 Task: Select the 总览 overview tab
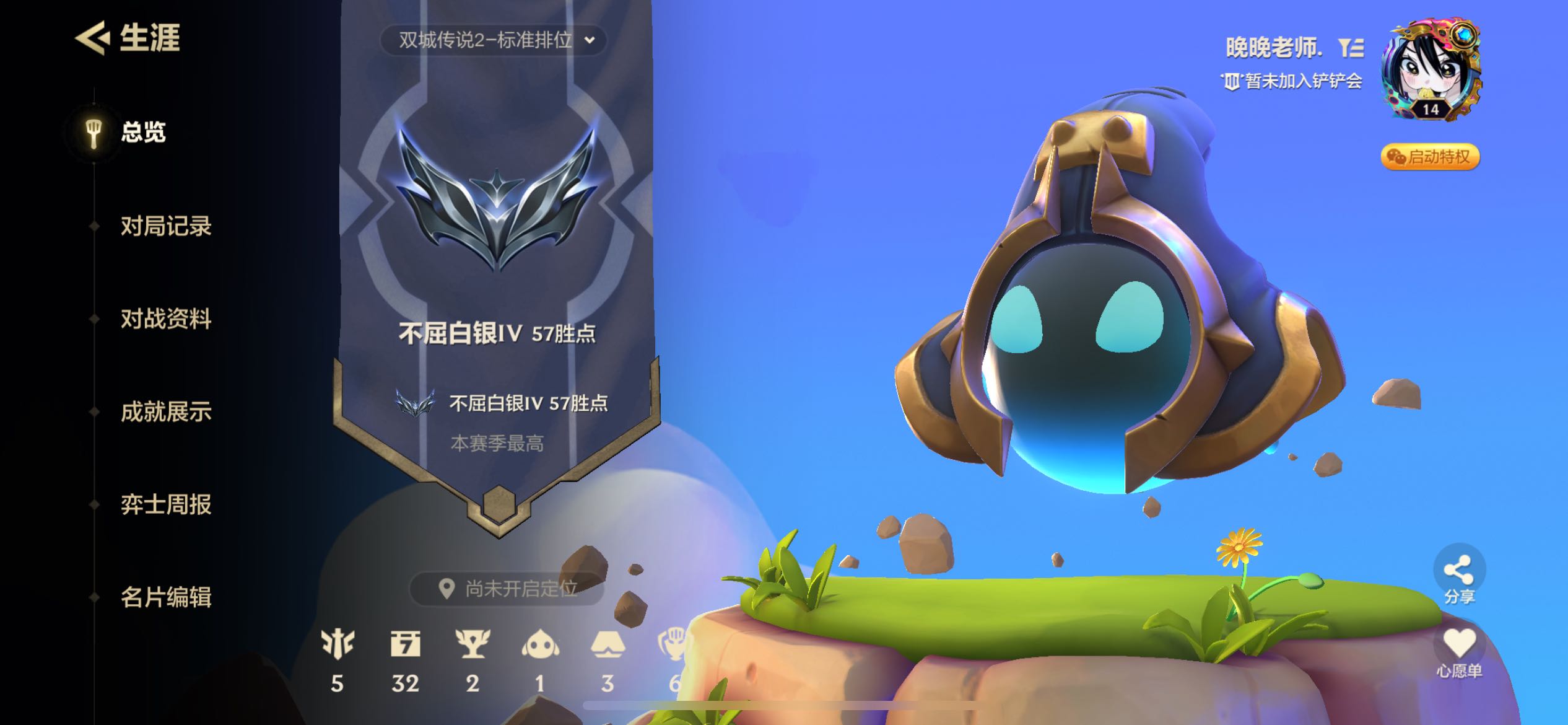click(142, 133)
